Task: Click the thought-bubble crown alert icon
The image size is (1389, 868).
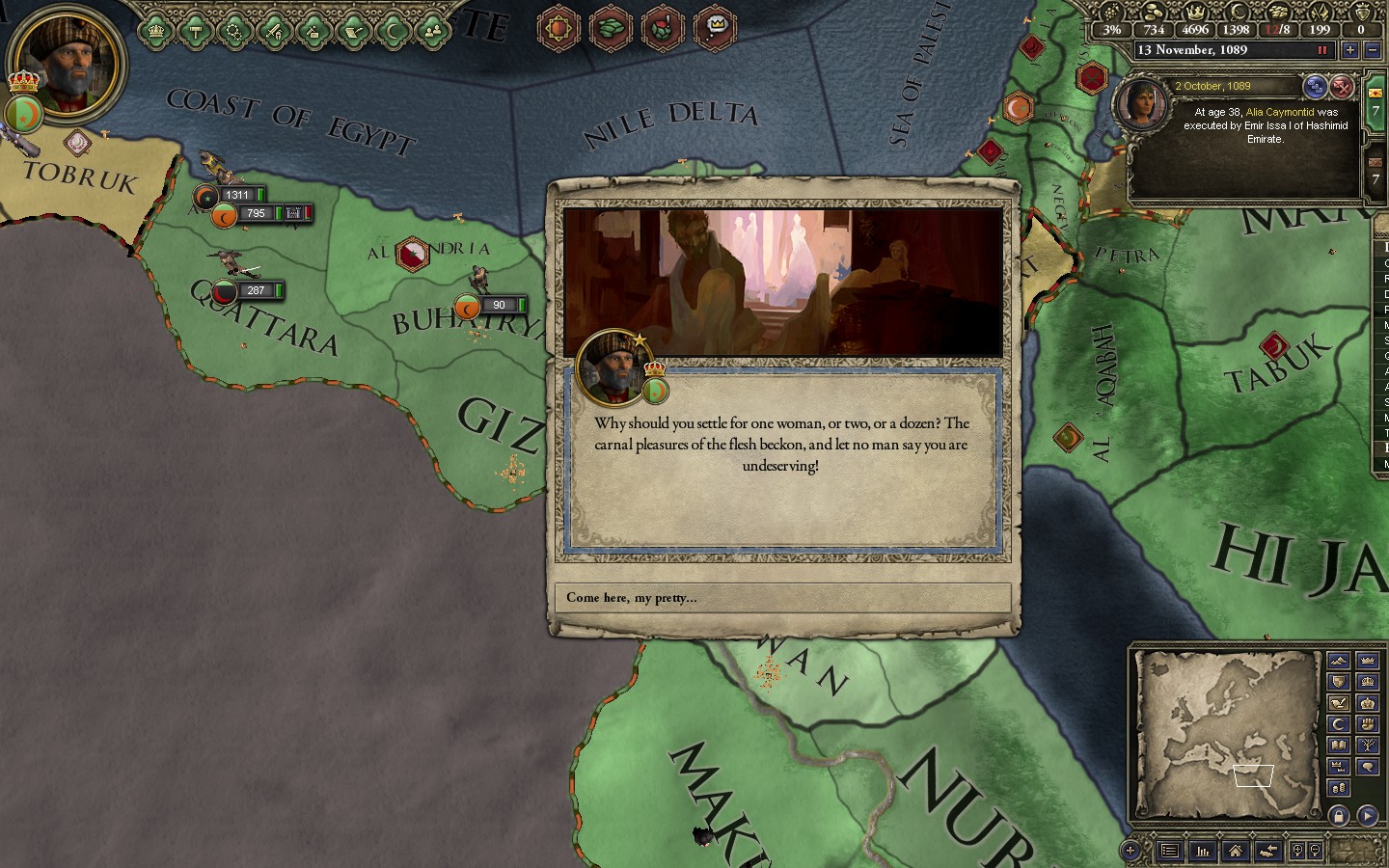Action: pos(716,27)
